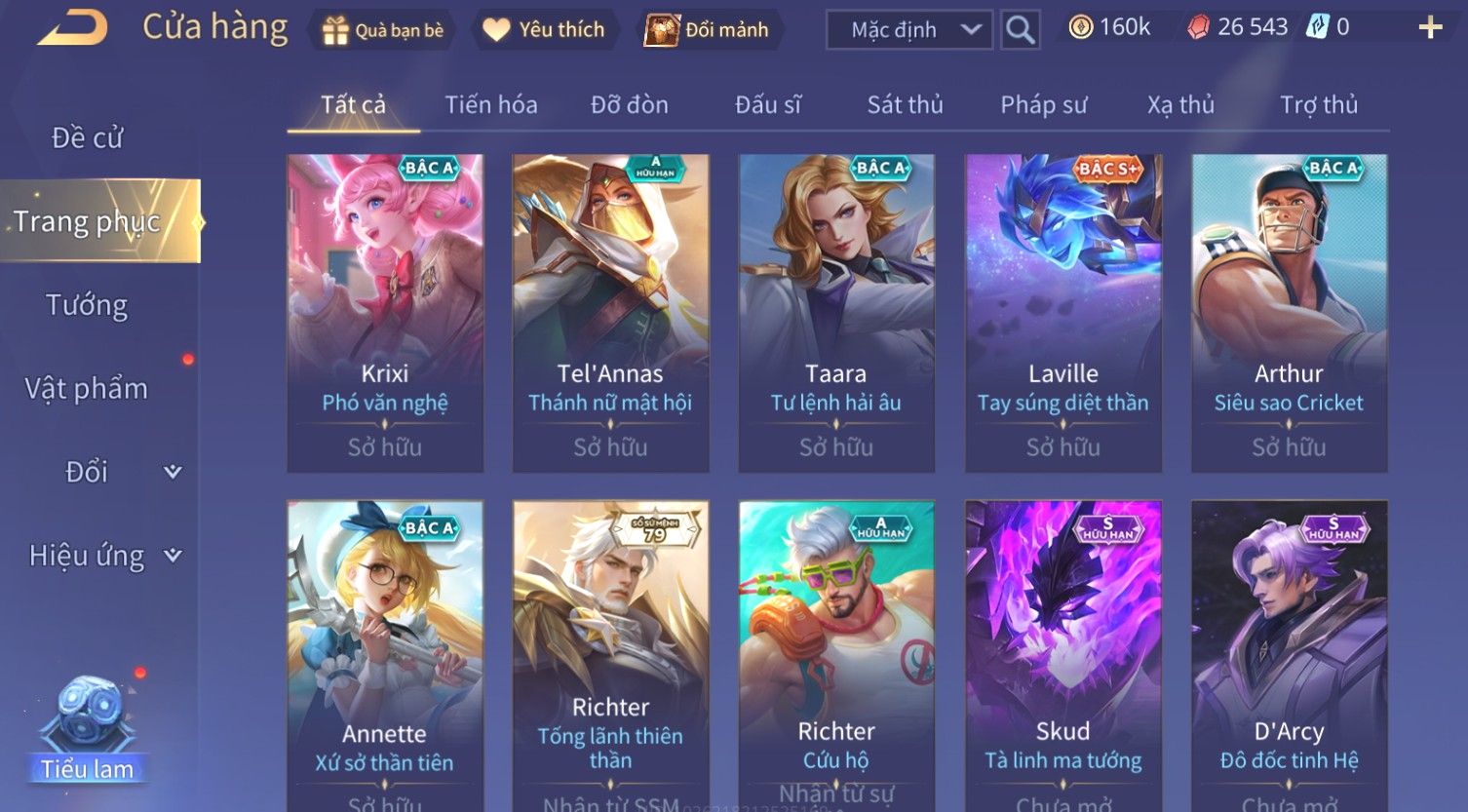
Task: Expand the Mặc định sort dropdown
Action: [x=908, y=30]
